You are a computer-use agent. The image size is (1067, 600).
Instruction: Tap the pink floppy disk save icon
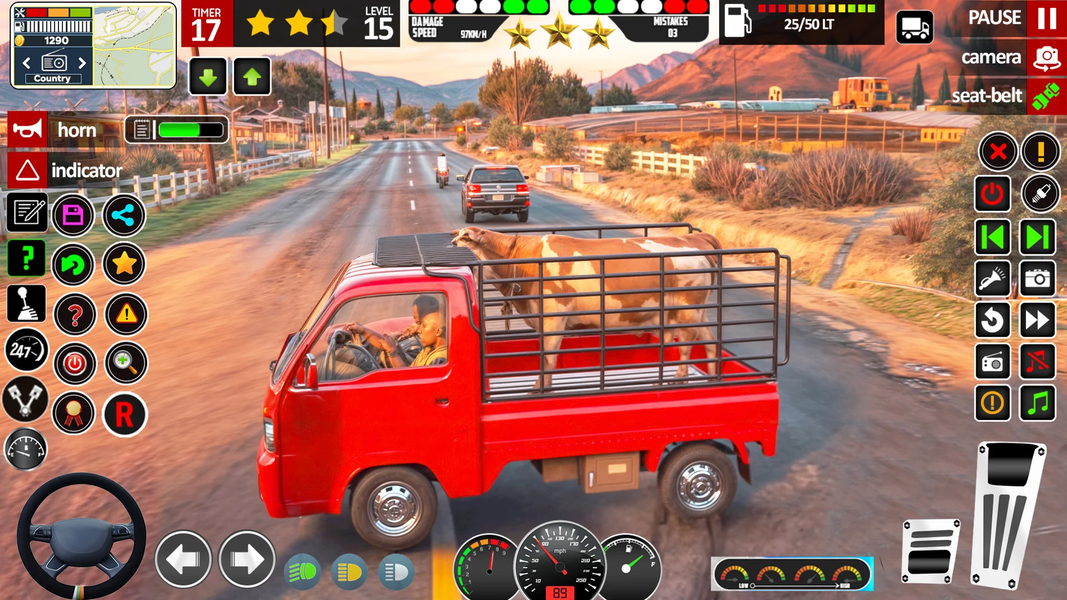[73, 214]
